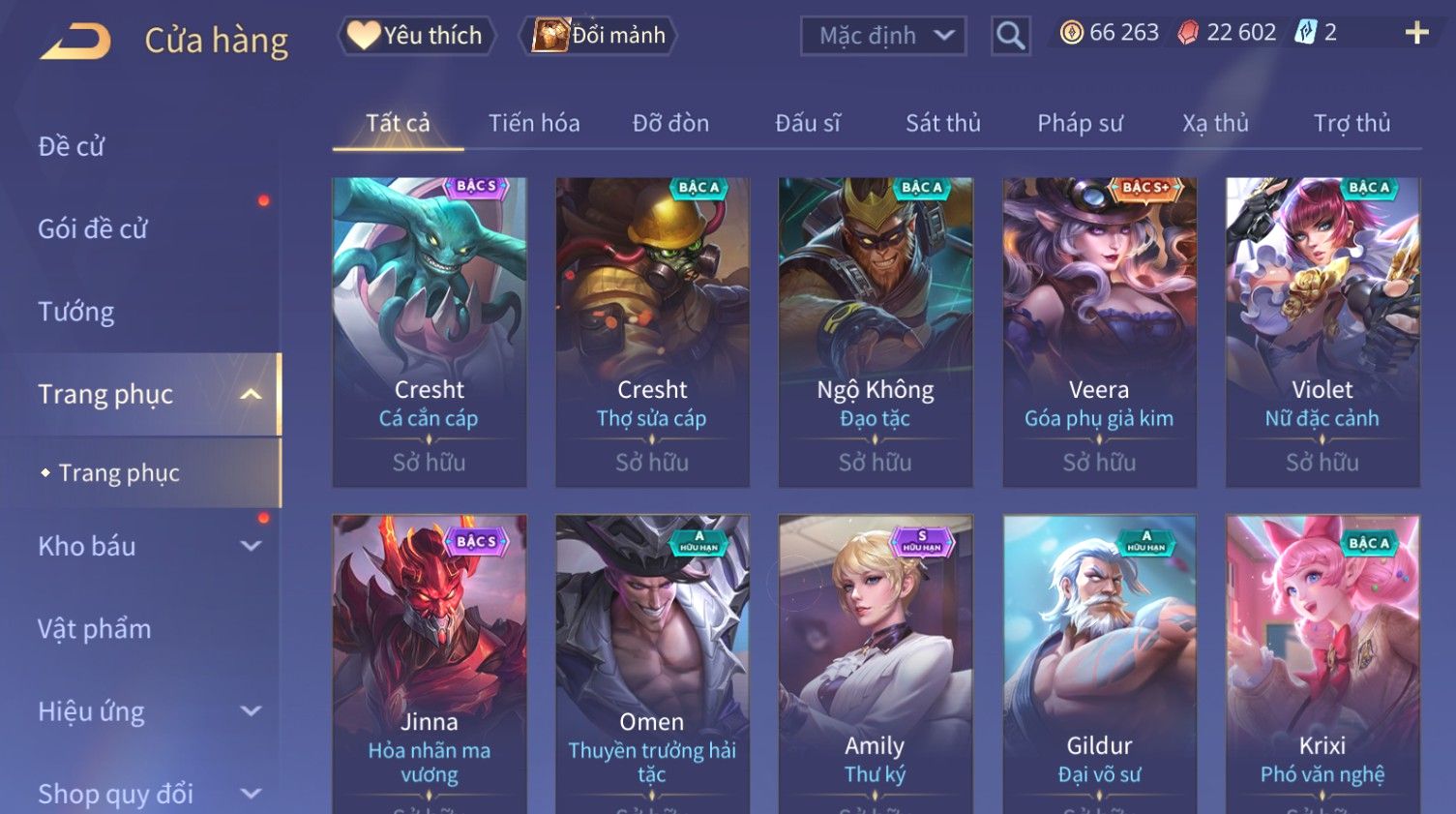Expand the Mặc định sort dropdown
1456x814 pixels.
883,36
